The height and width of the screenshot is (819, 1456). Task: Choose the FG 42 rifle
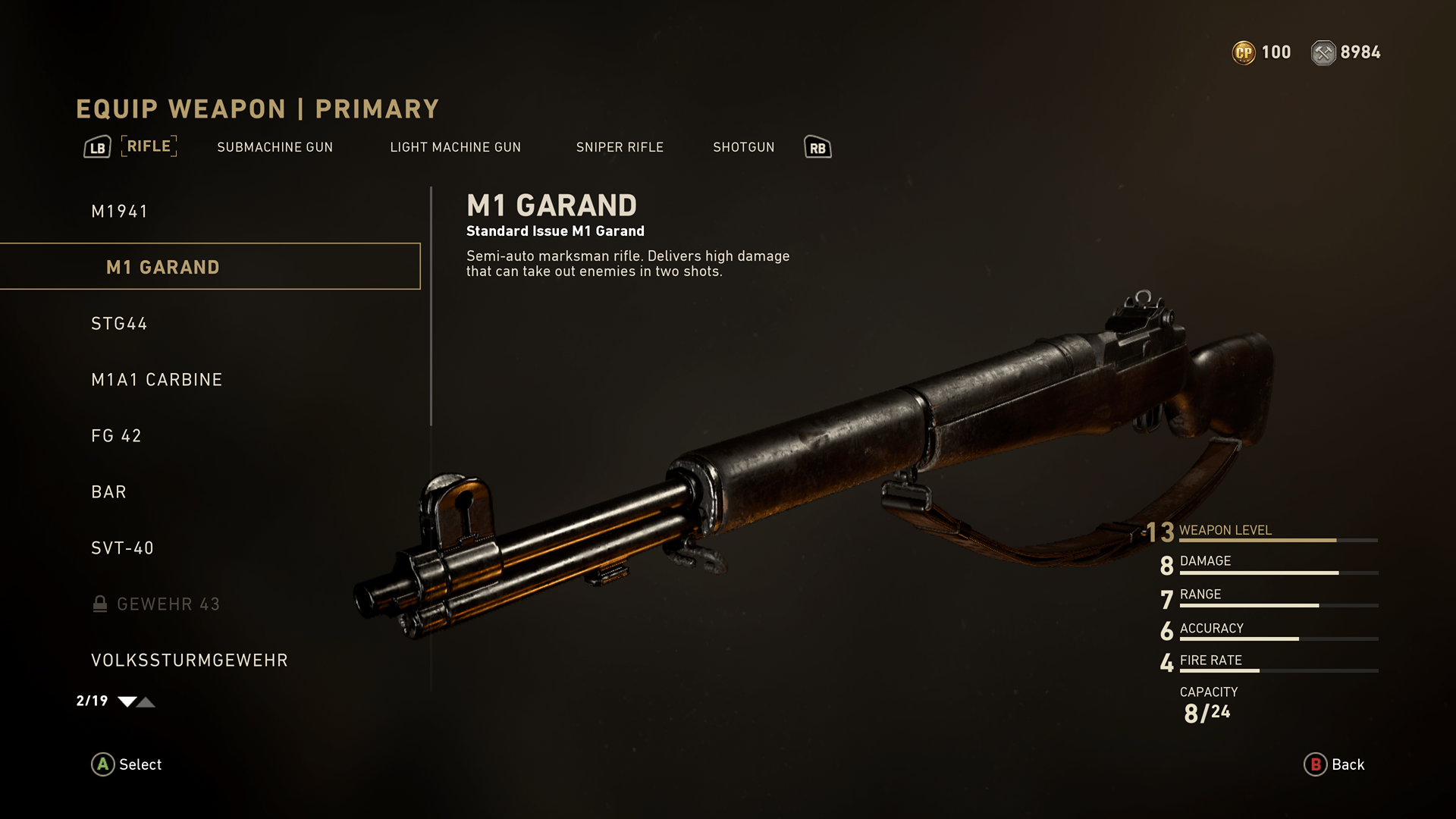pos(116,436)
